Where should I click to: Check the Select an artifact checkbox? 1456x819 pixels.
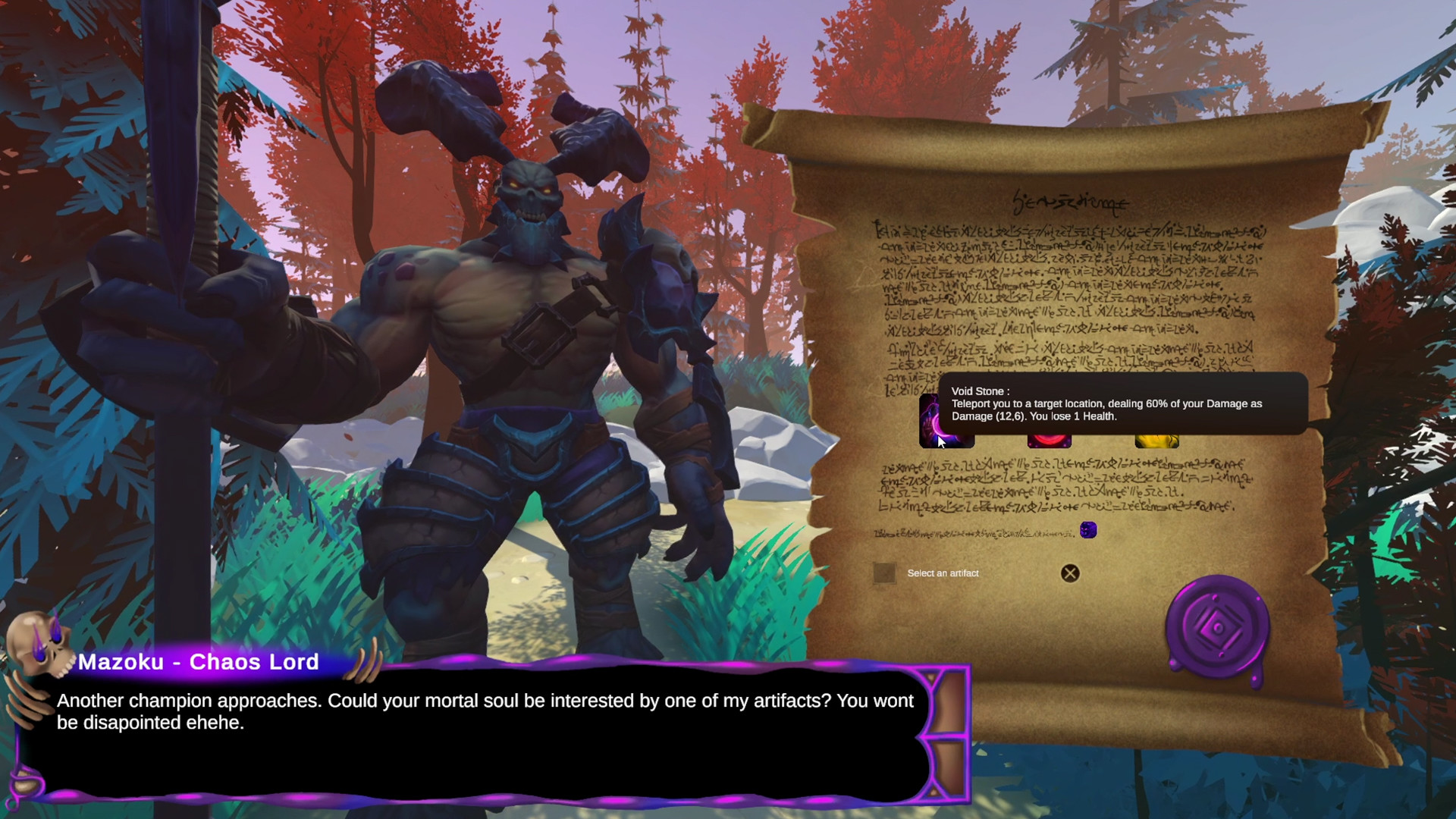click(883, 574)
